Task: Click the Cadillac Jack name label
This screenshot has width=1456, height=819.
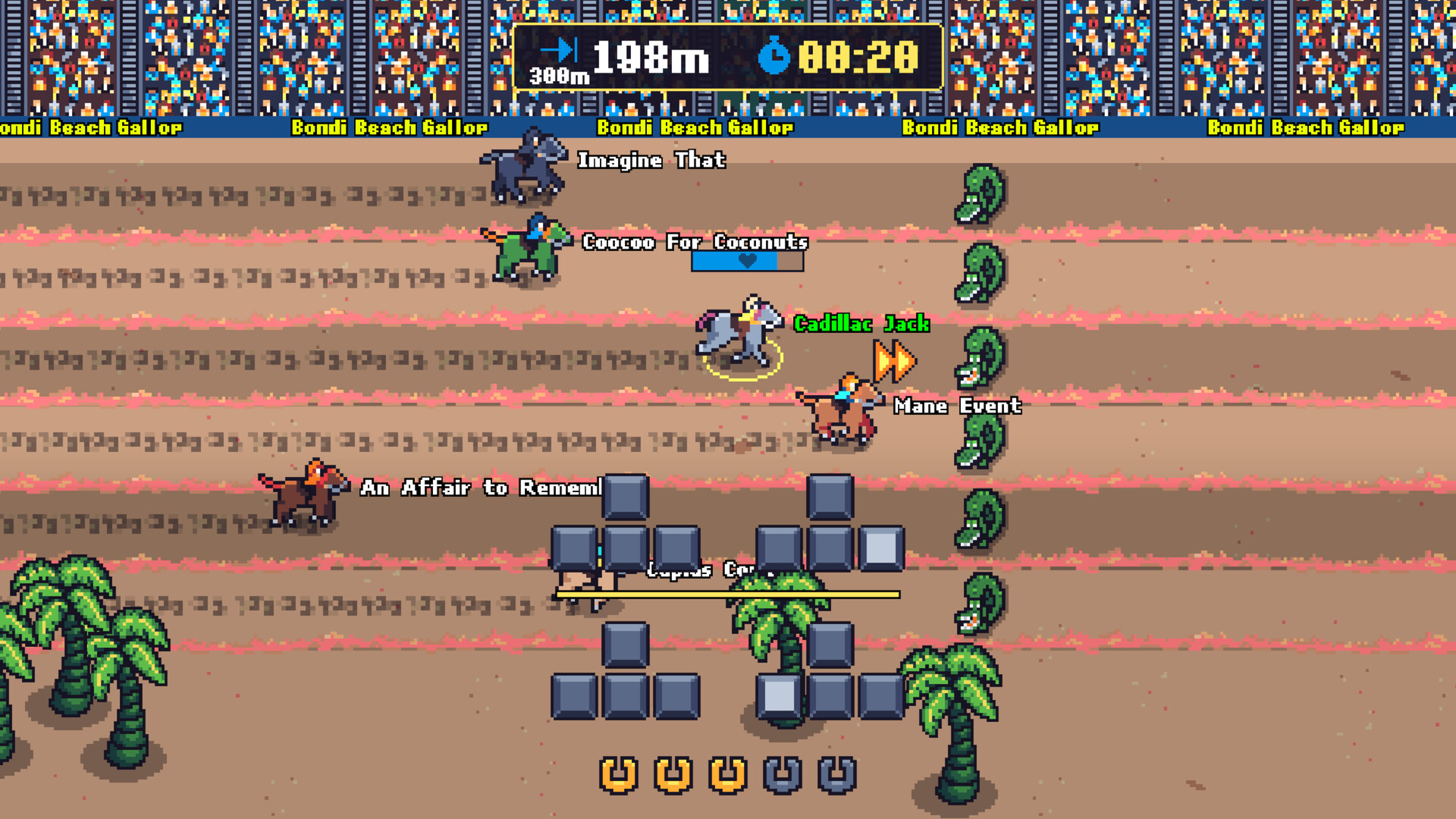Action: pos(861,324)
